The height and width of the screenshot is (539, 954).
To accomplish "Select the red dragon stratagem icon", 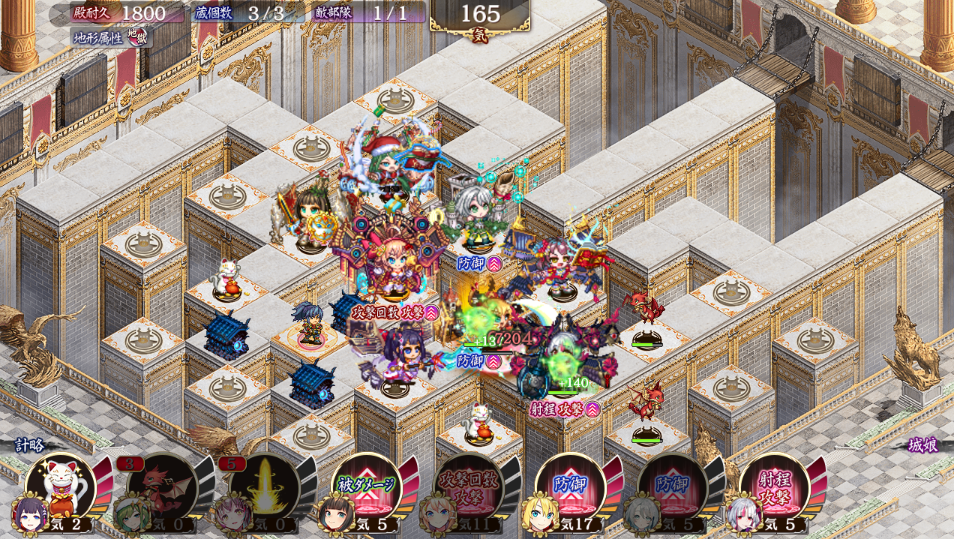I will click(162, 487).
